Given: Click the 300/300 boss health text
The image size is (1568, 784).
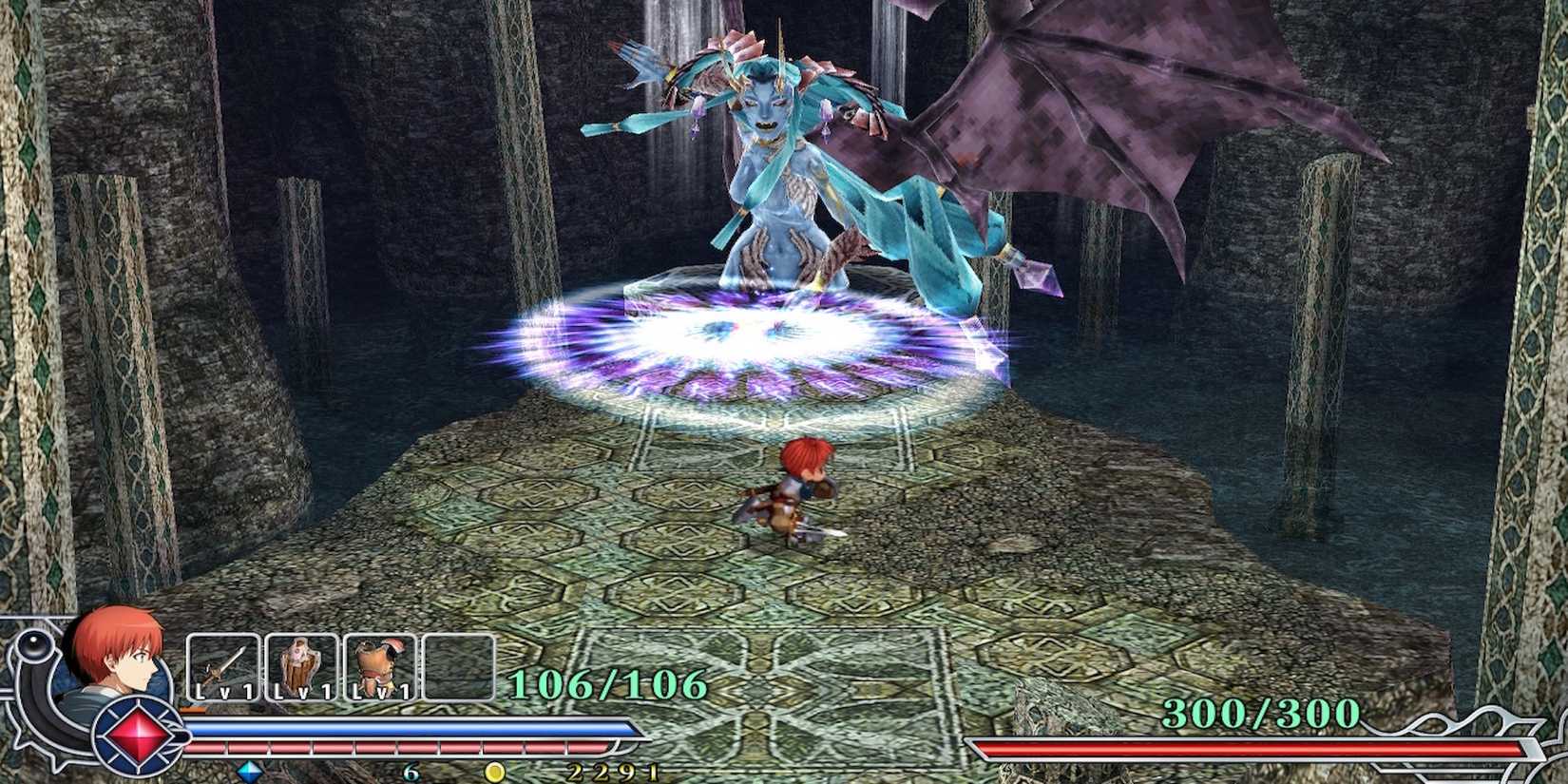Looking at the screenshot, I should (x=1261, y=712).
